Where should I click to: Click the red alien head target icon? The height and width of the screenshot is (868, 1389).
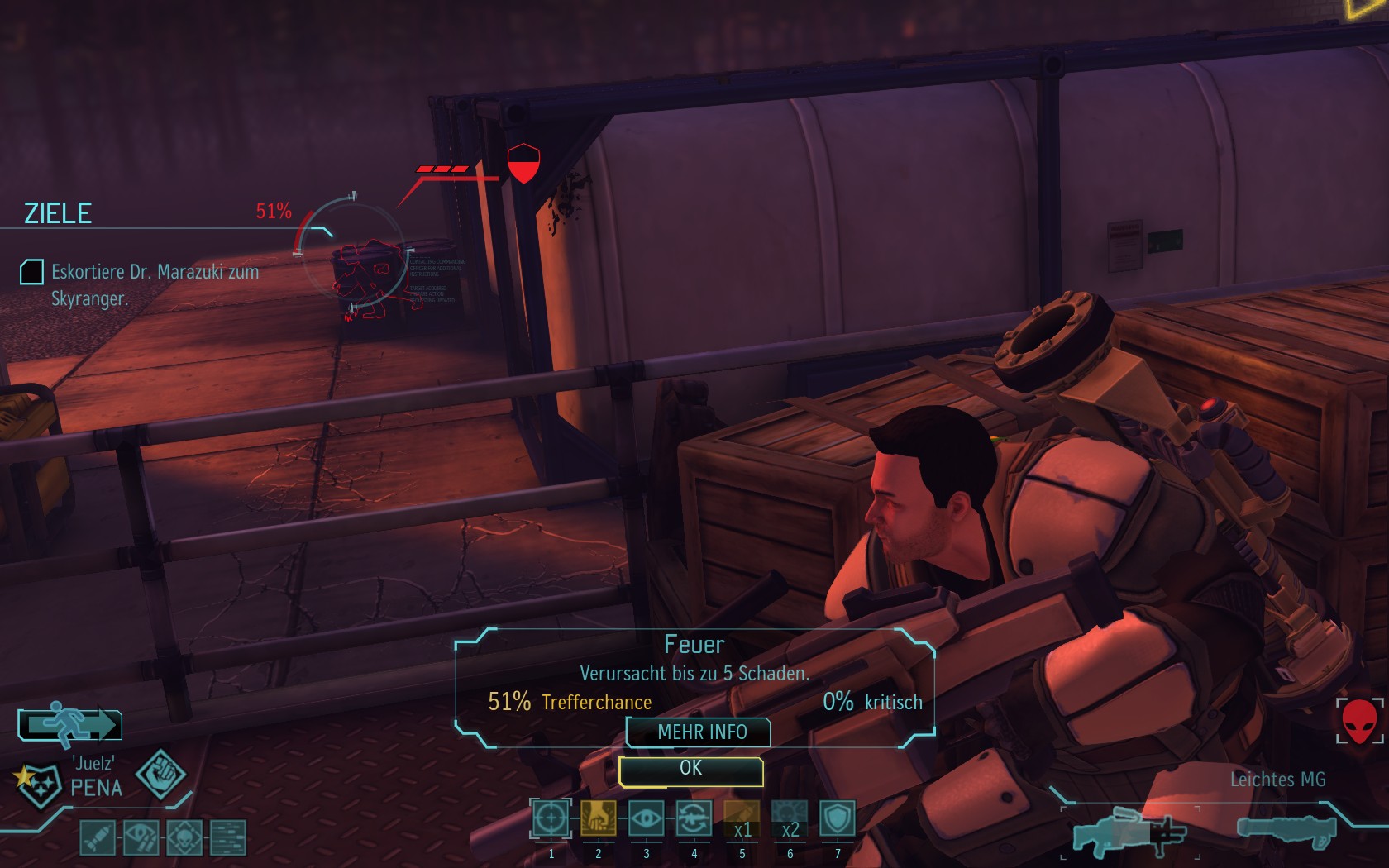(1359, 720)
